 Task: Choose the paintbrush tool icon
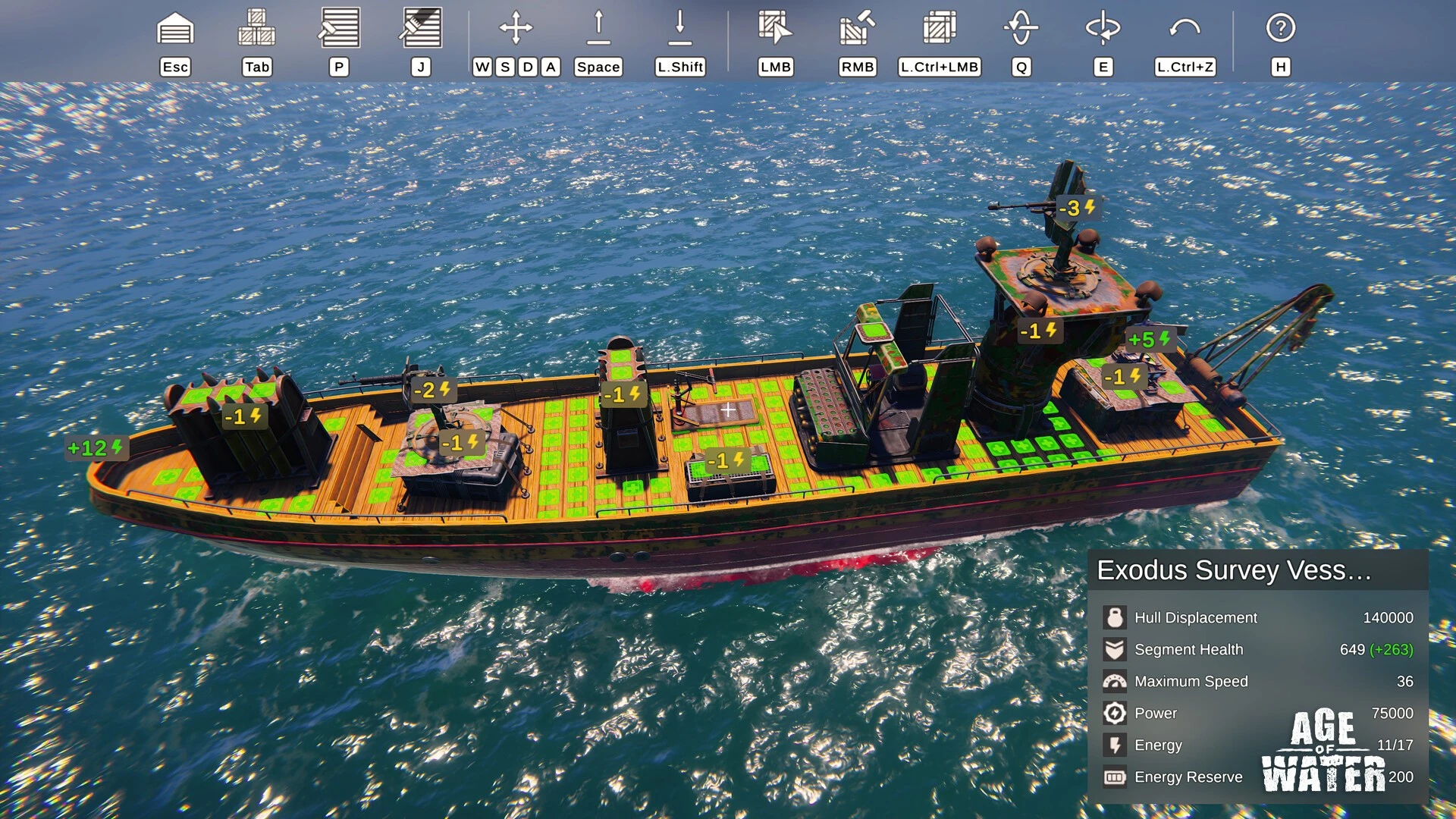pyautogui.click(x=421, y=29)
